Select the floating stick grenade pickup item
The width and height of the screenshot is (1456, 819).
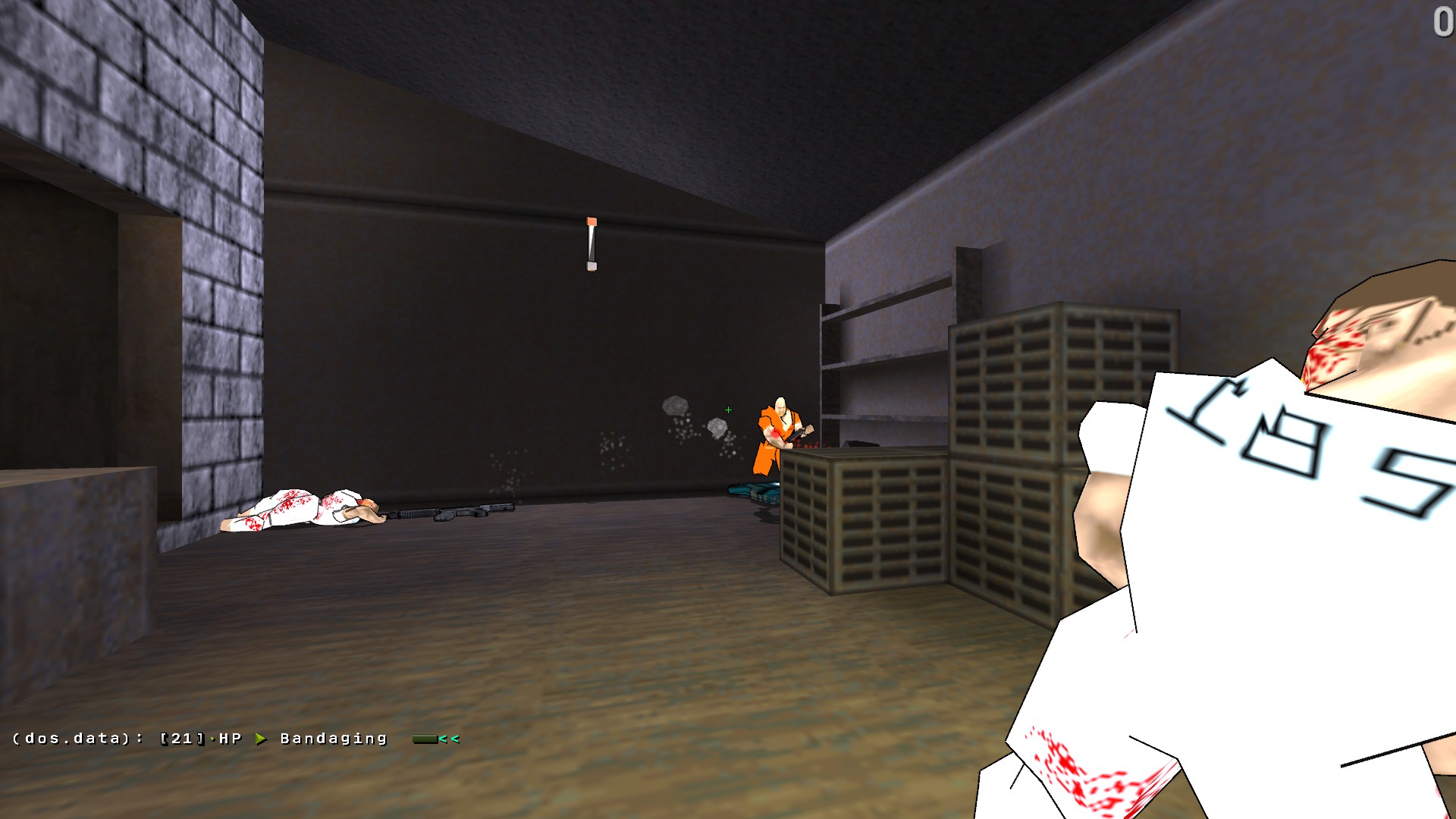coord(591,243)
